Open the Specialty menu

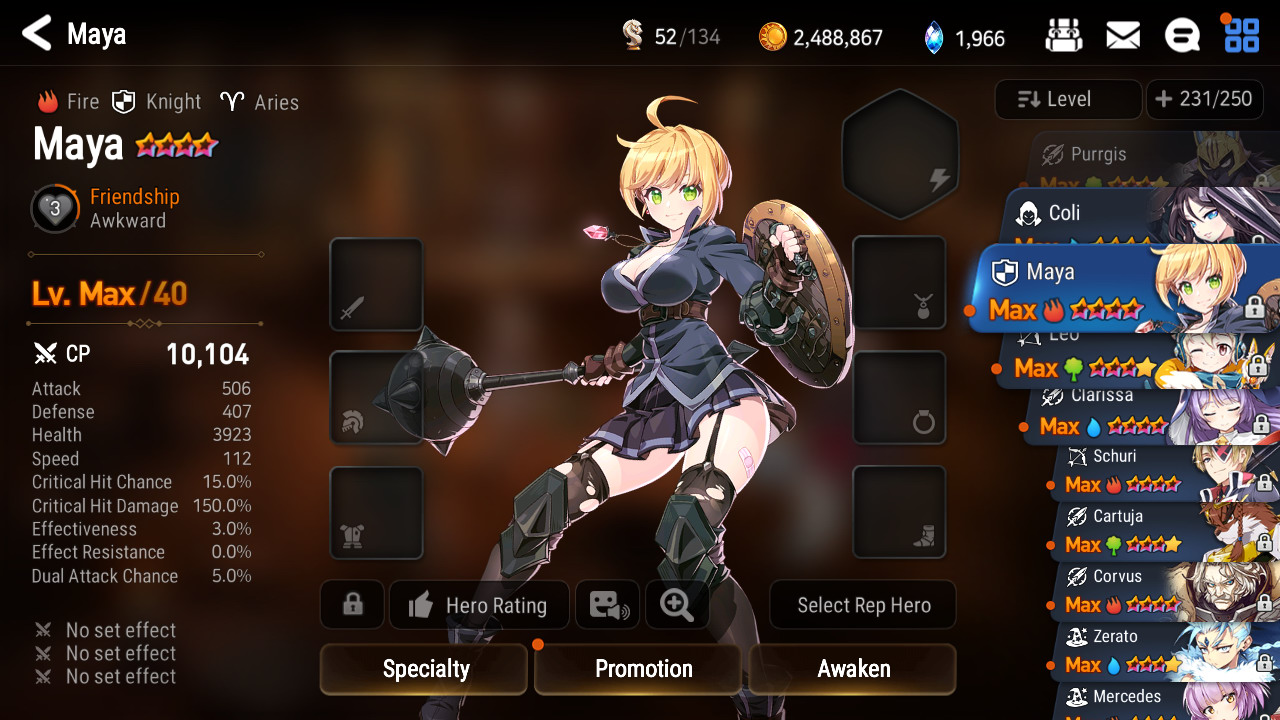coord(424,669)
